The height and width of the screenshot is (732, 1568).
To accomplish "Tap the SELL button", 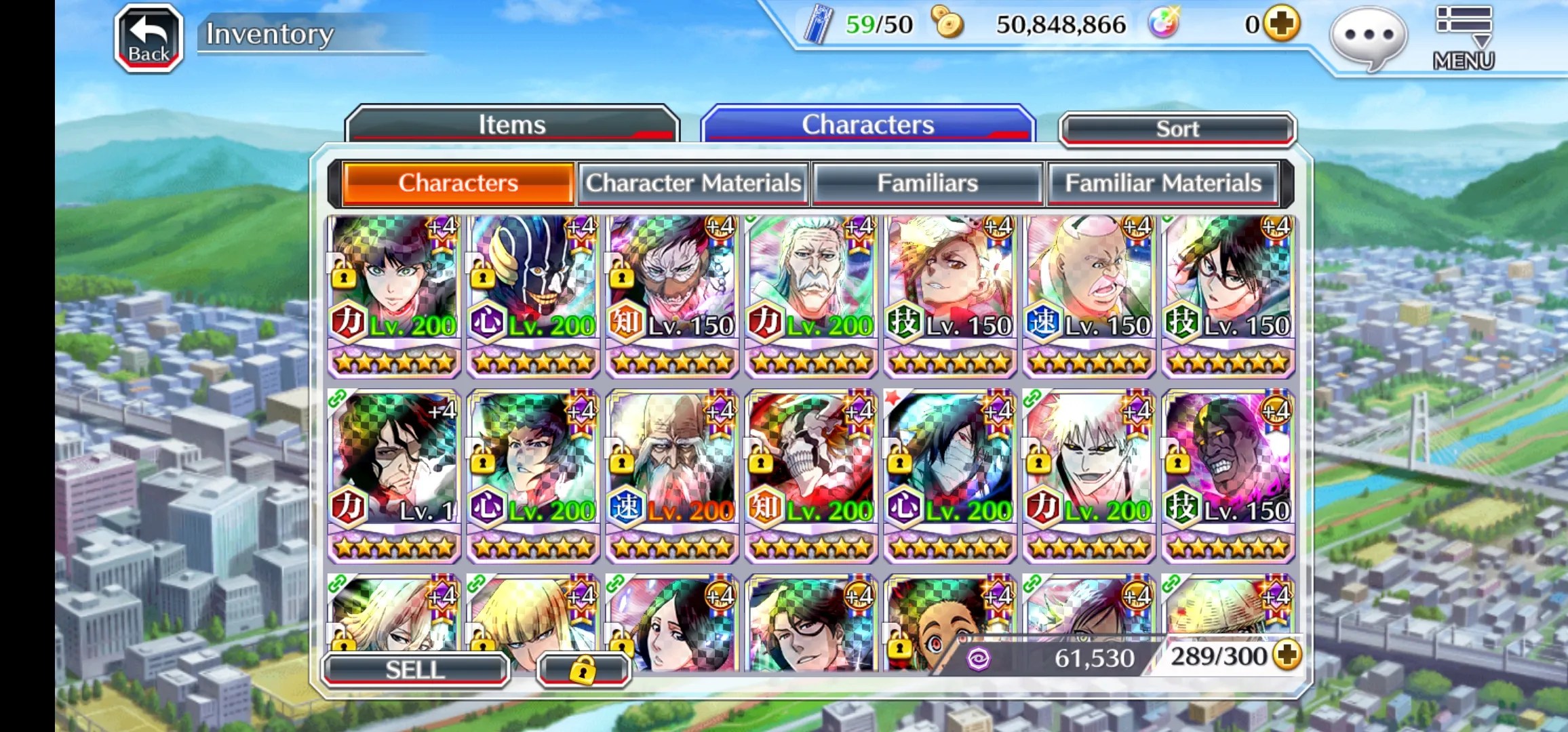I will [x=415, y=670].
